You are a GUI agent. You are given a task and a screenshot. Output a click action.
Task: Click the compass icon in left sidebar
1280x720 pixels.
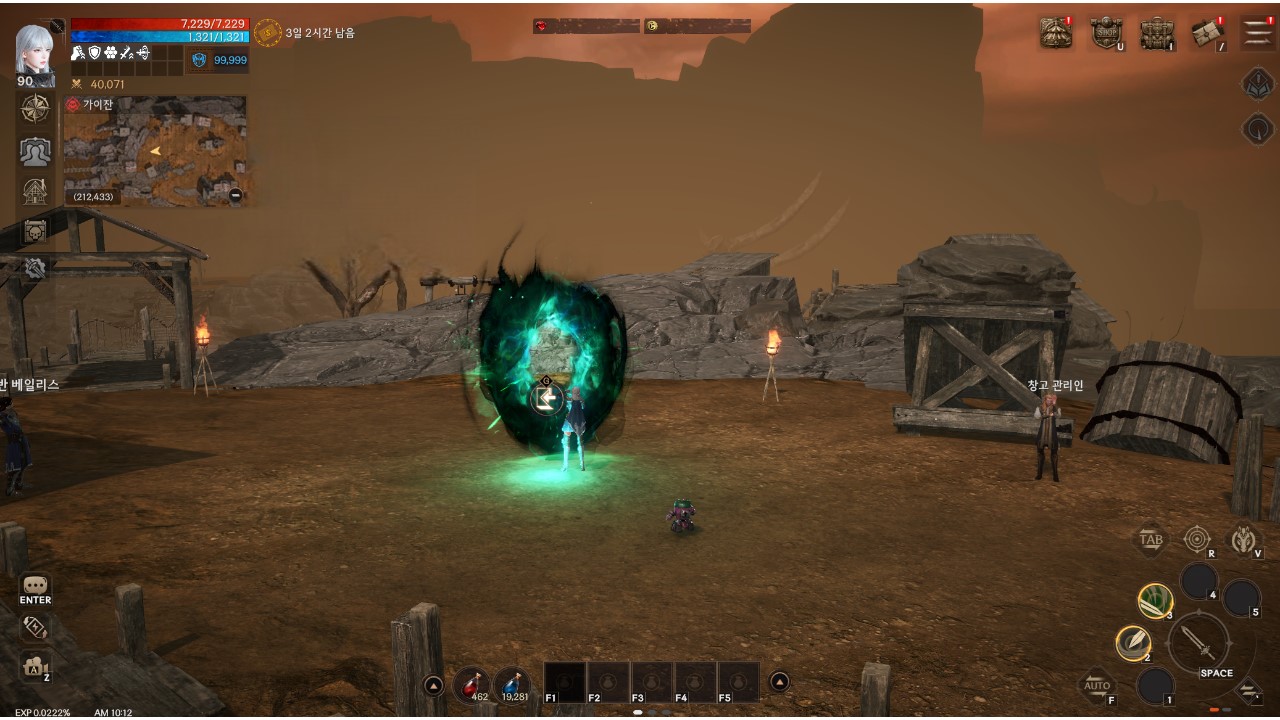pos(35,109)
